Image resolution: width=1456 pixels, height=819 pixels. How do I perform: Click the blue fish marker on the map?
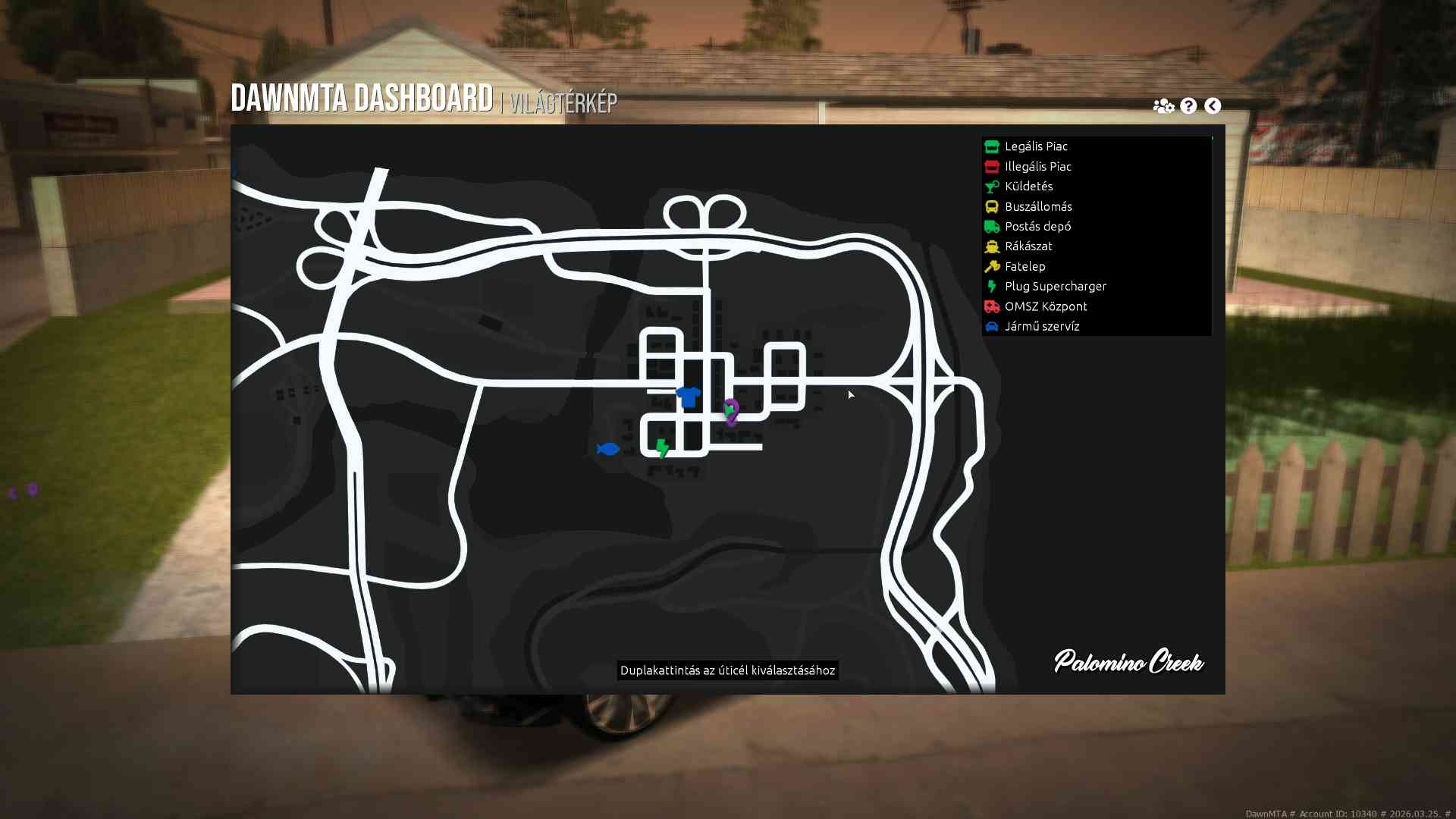coord(607,448)
